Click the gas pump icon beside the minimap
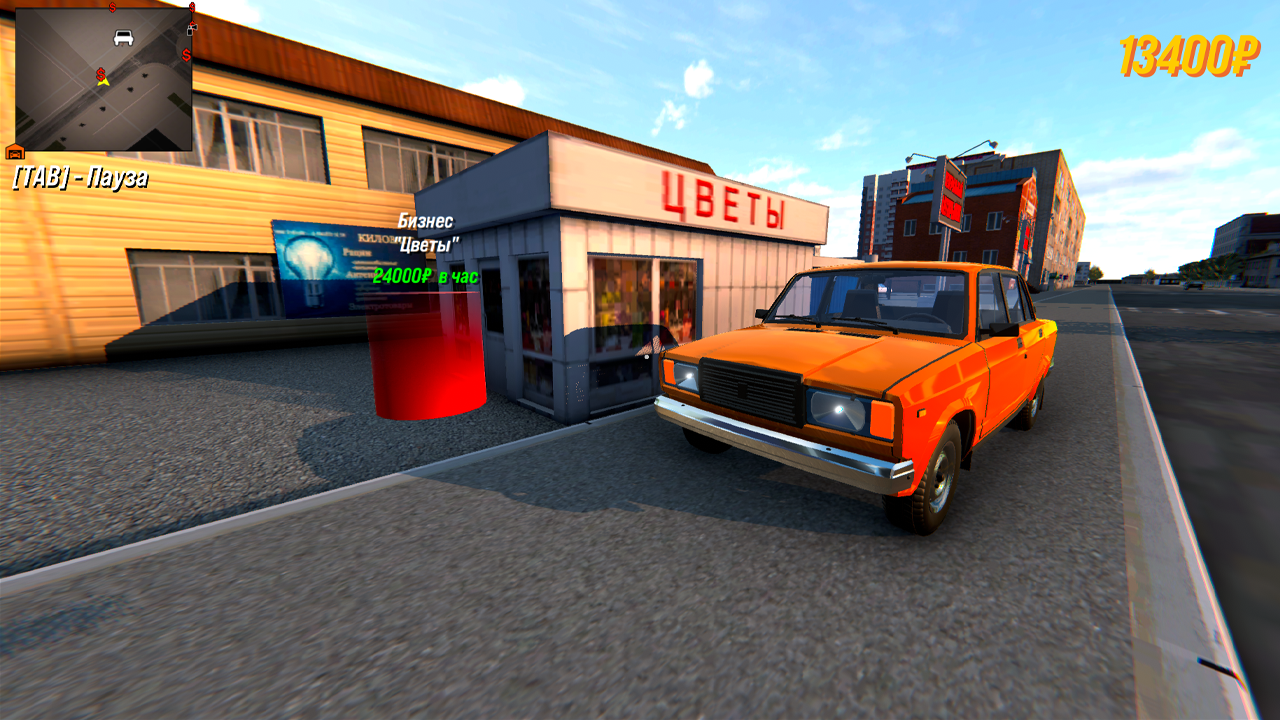Image resolution: width=1280 pixels, height=720 pixels. coord(191,29)
